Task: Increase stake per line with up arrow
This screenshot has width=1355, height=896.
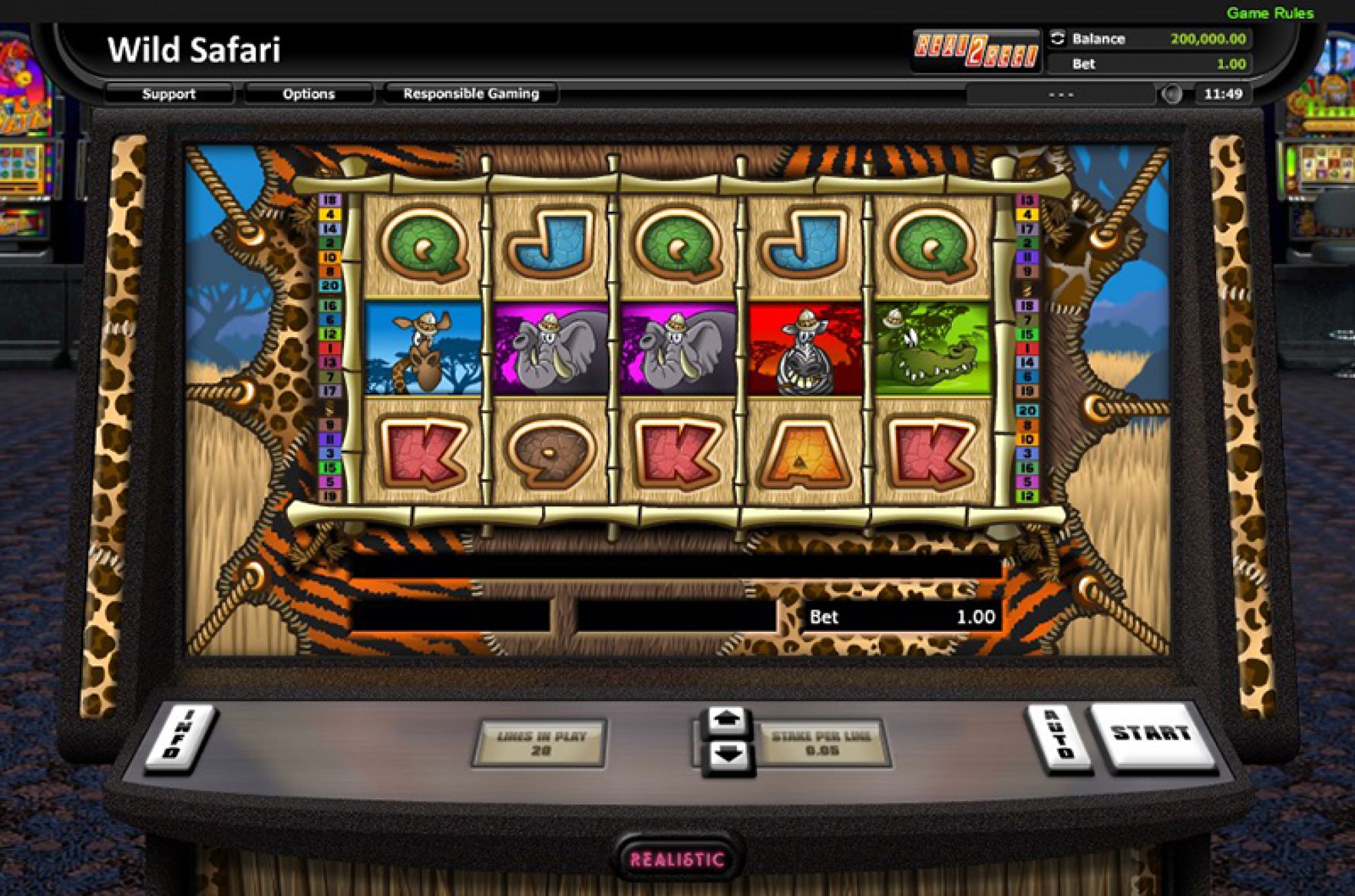Action: point(727,720)
